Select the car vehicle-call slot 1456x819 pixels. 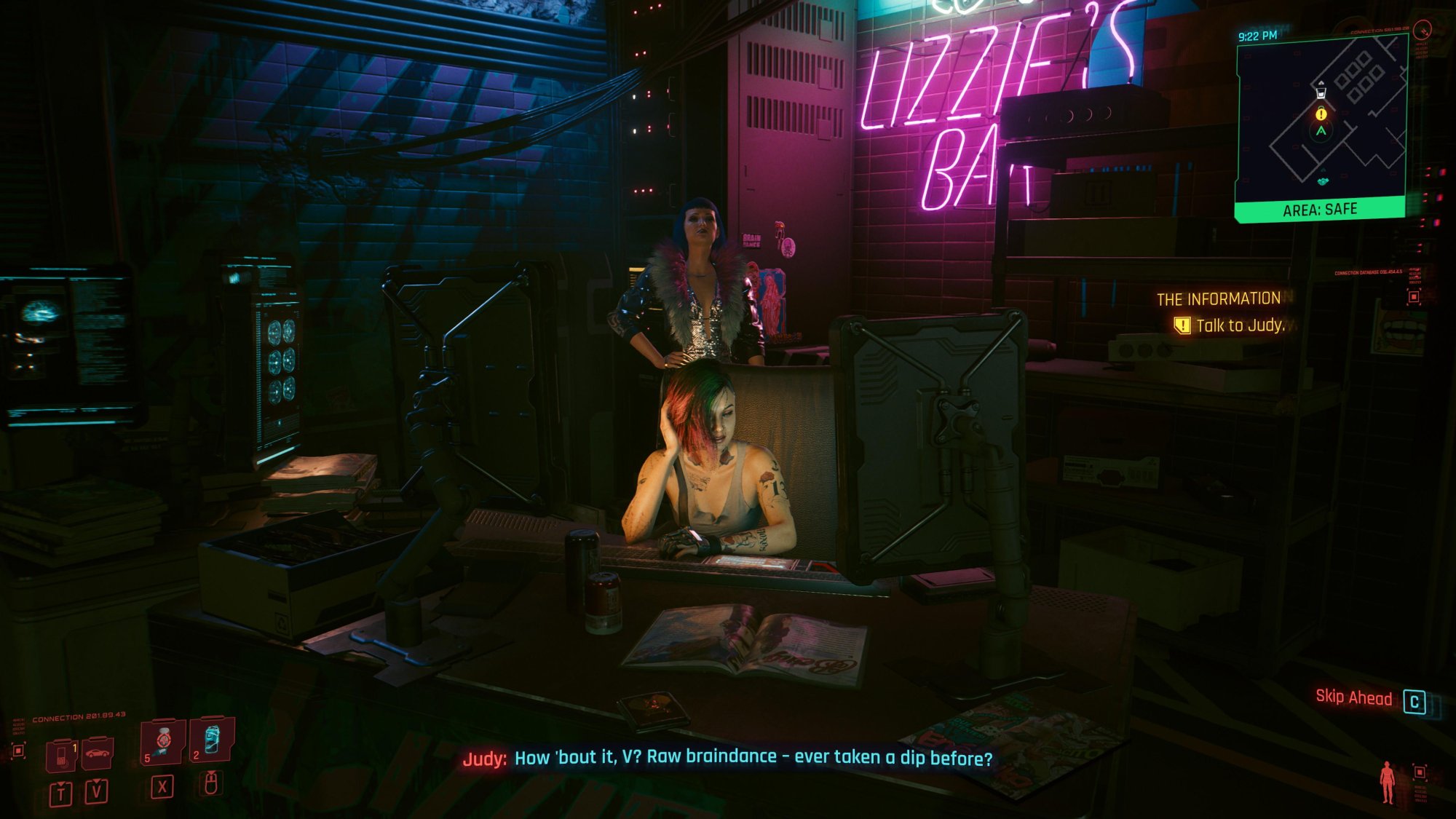pos(97,754)
